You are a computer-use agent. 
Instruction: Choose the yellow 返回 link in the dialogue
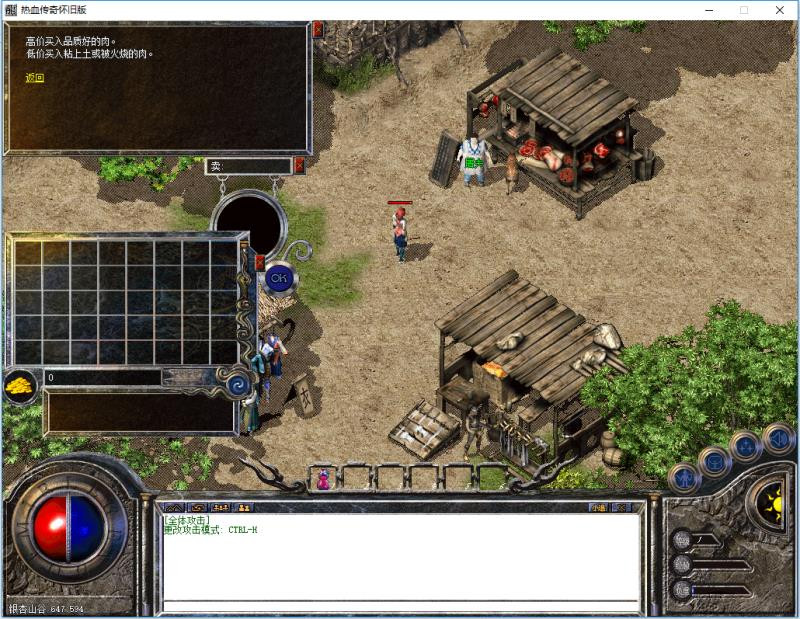coord(35,77)
